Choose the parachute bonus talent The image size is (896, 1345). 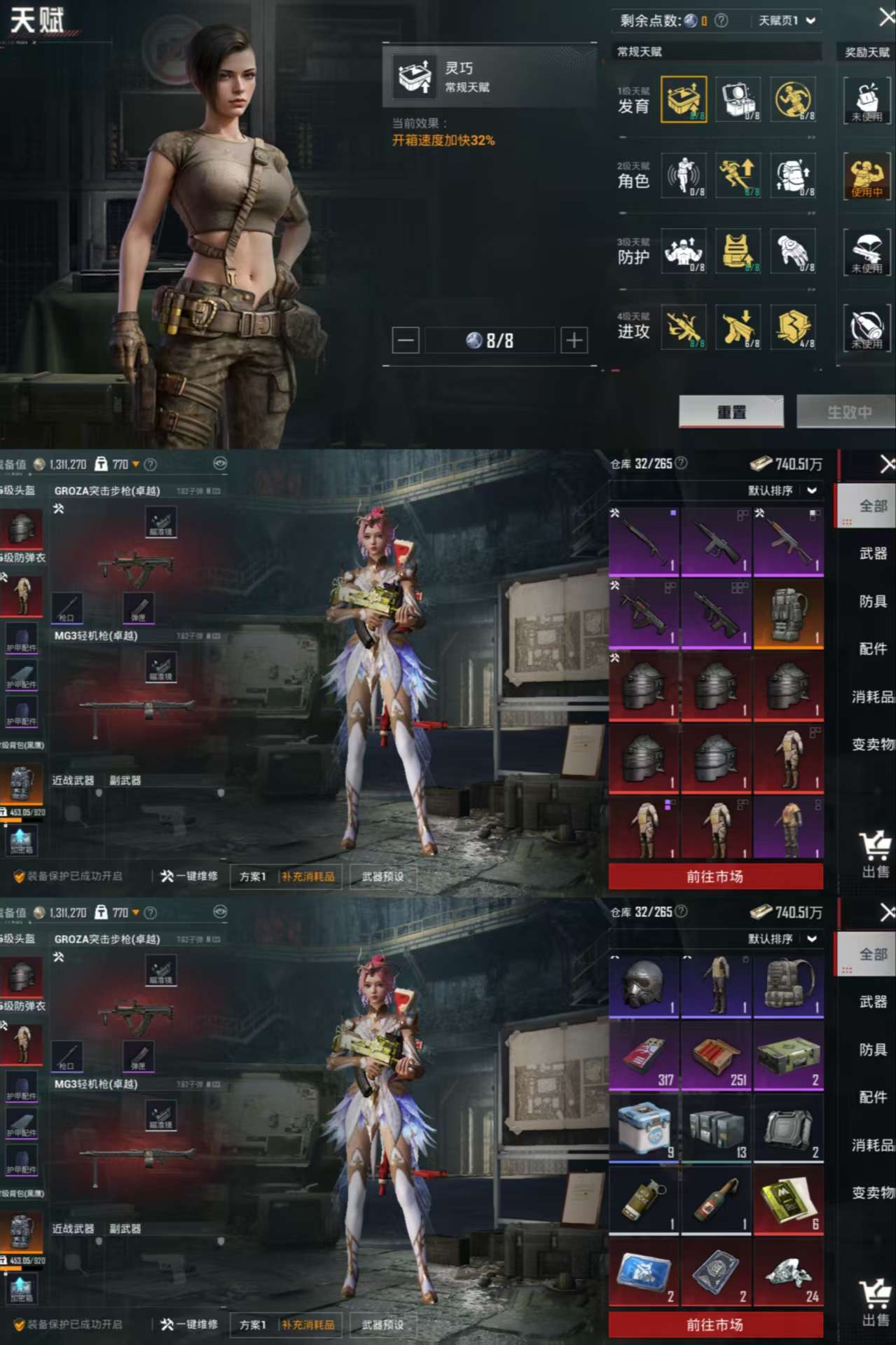click(867, 251)
